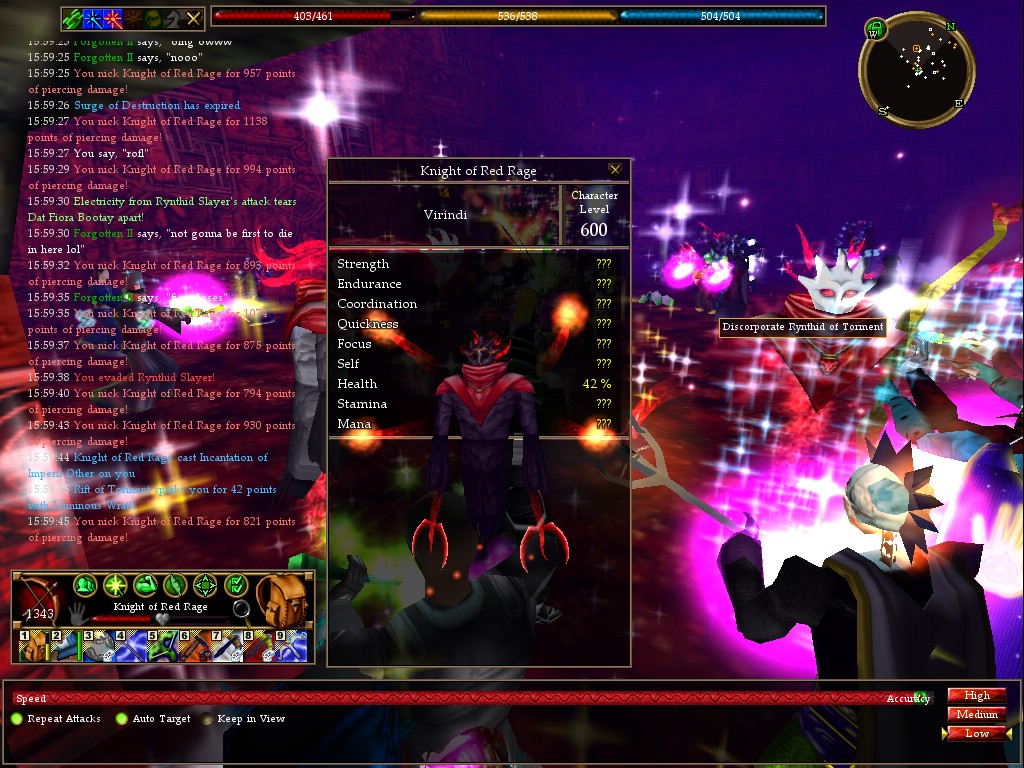Click the magnifying glass examine icon
This screenshot has width=1024, height=768.
[x=241, y=608]
